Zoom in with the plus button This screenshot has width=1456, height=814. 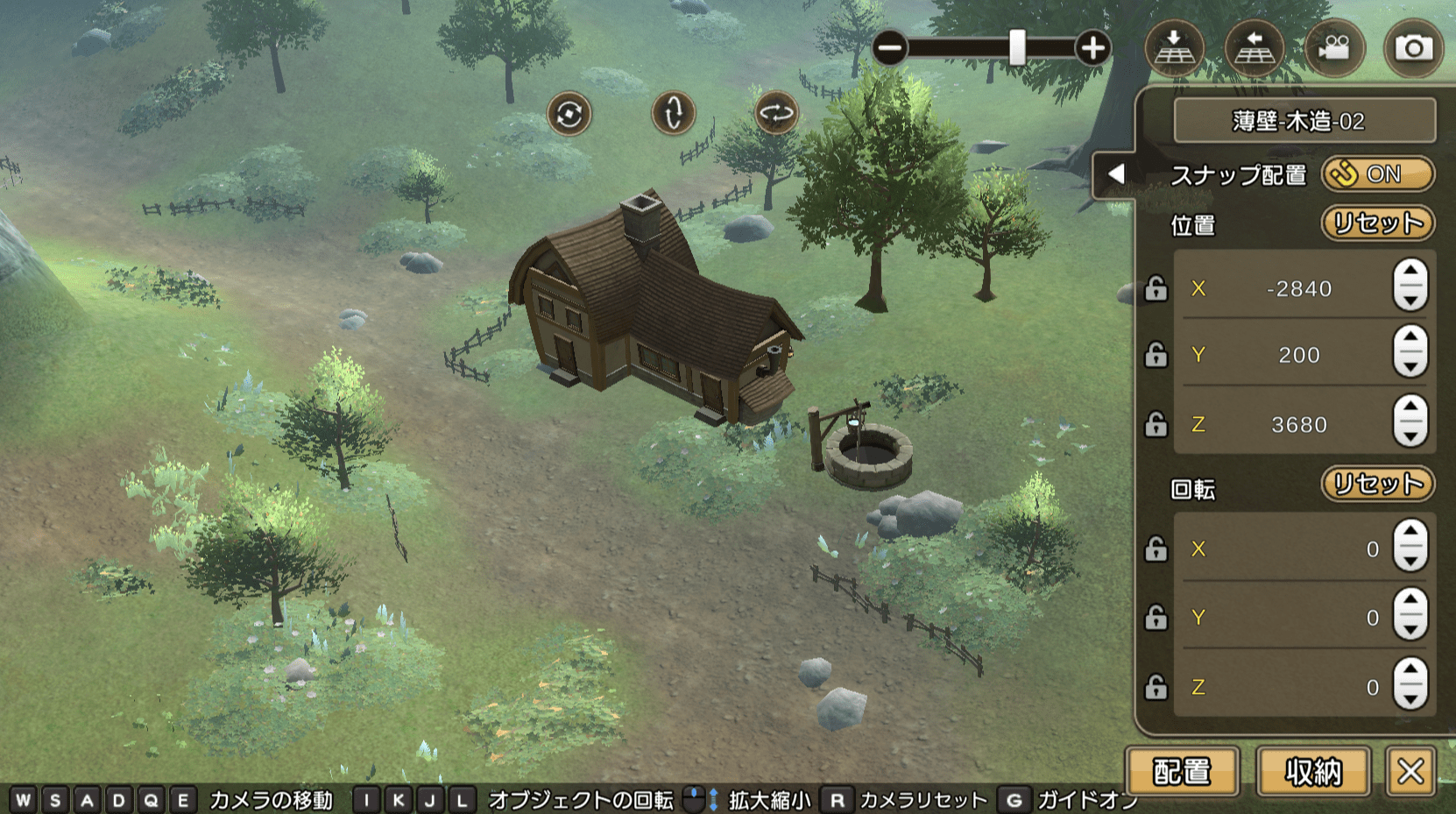(x=1092, y=48)
